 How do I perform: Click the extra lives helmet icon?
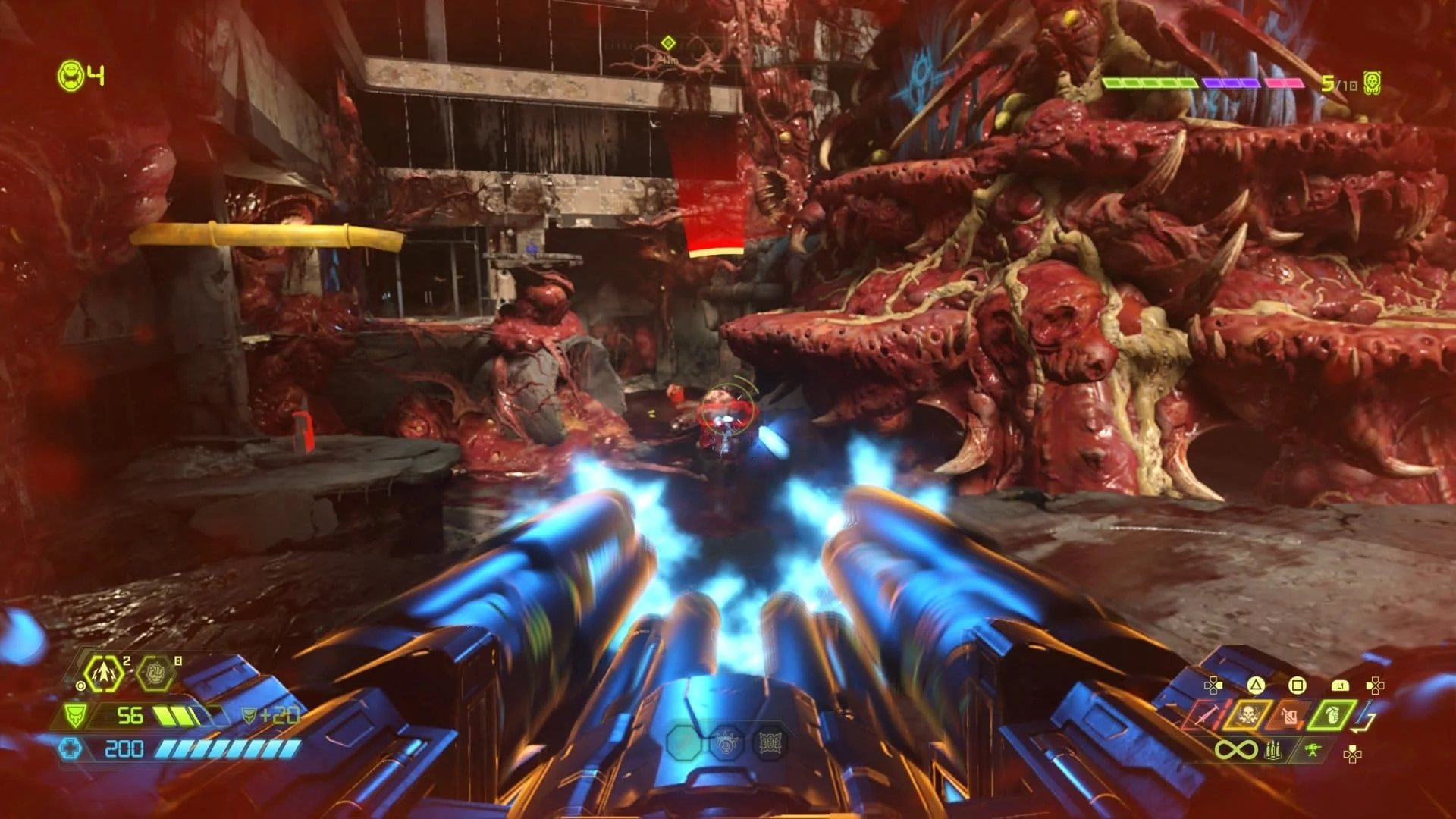click(70, 75)
